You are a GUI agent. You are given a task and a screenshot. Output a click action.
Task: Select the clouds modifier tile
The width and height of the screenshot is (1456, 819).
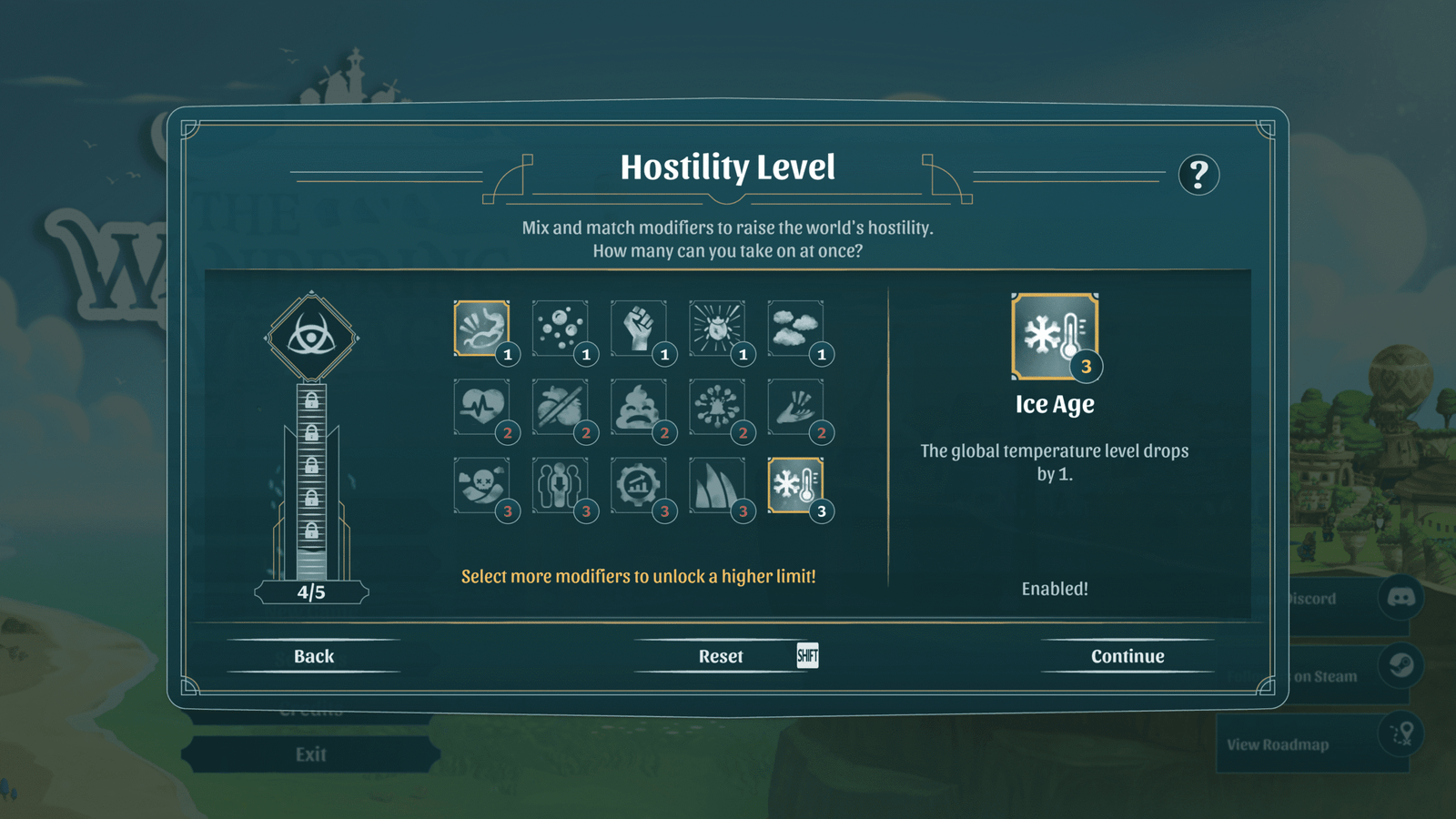pos(794,329)
